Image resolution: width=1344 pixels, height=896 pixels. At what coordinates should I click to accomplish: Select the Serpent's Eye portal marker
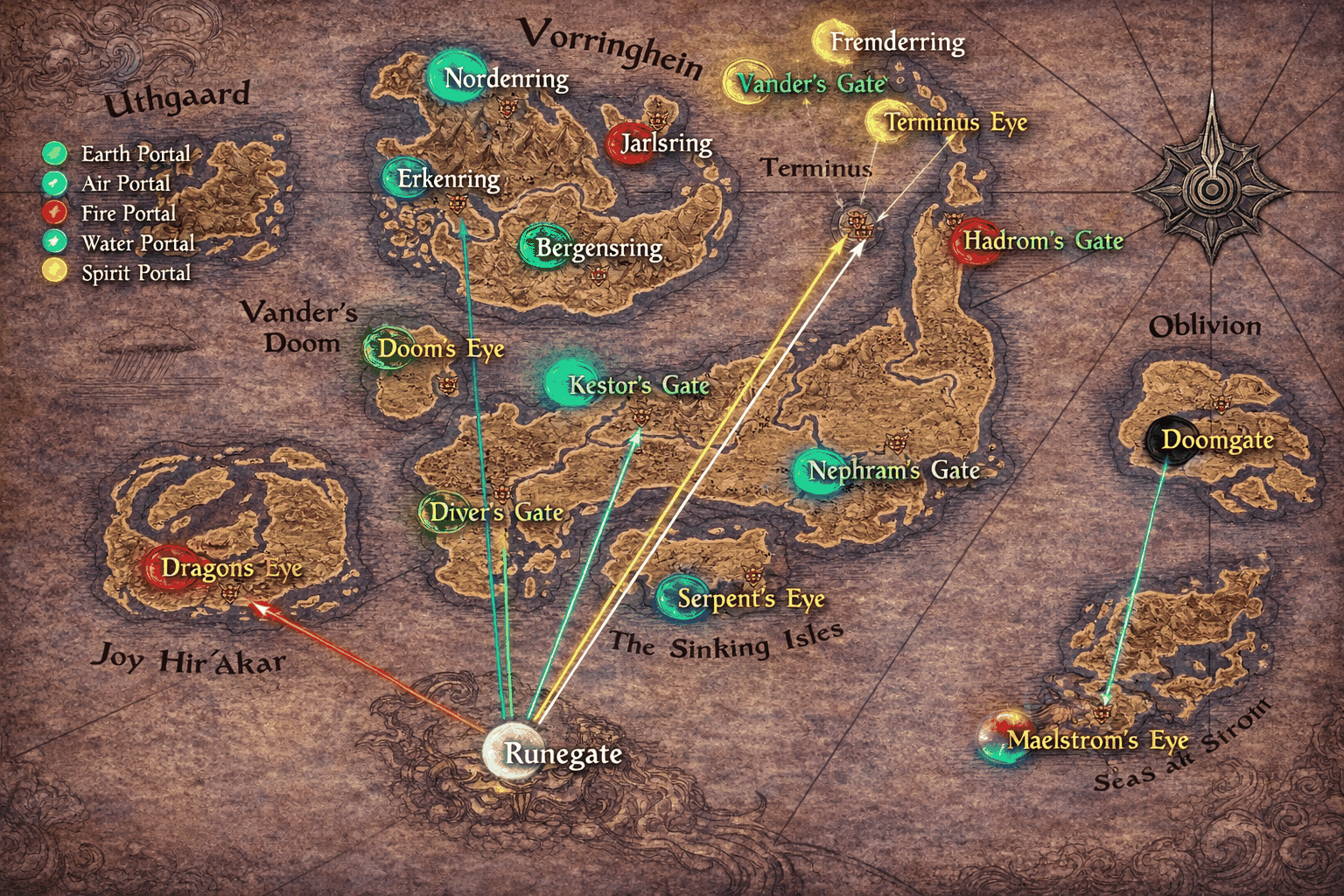tap(681, 598)
